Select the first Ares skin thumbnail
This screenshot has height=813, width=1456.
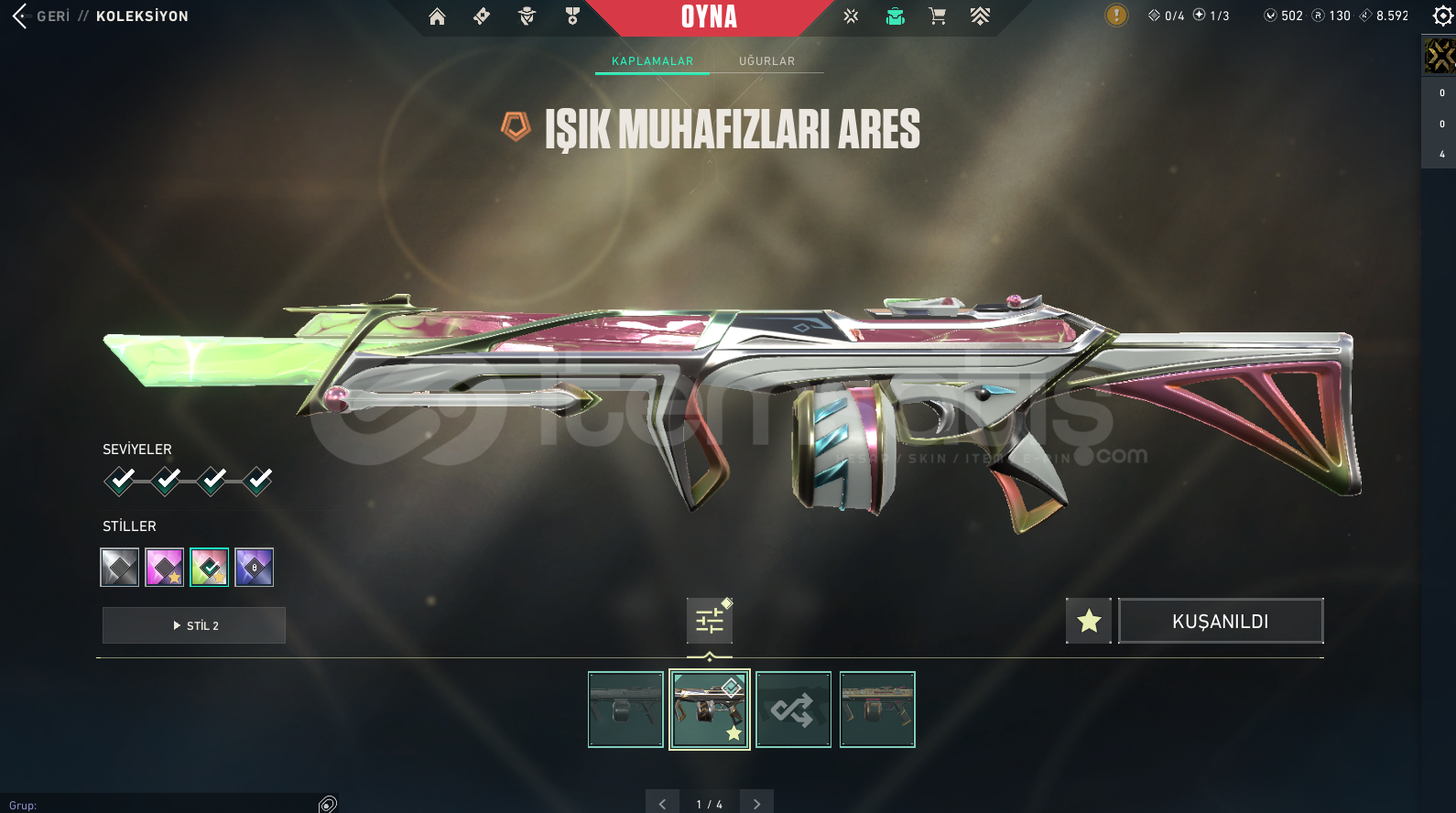click(x=625, y=710)
